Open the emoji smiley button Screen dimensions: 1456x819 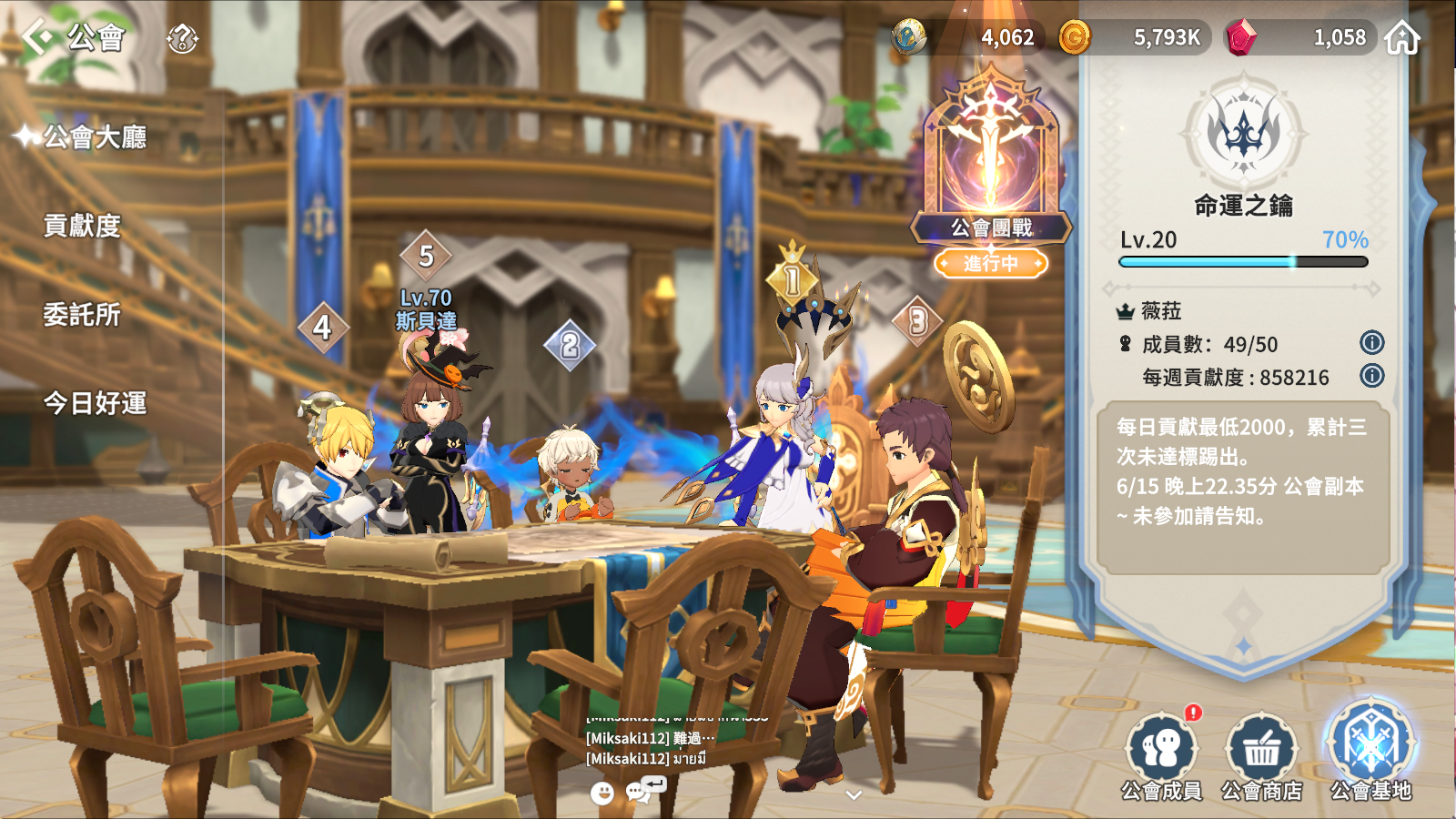click(x=602, y=794)
